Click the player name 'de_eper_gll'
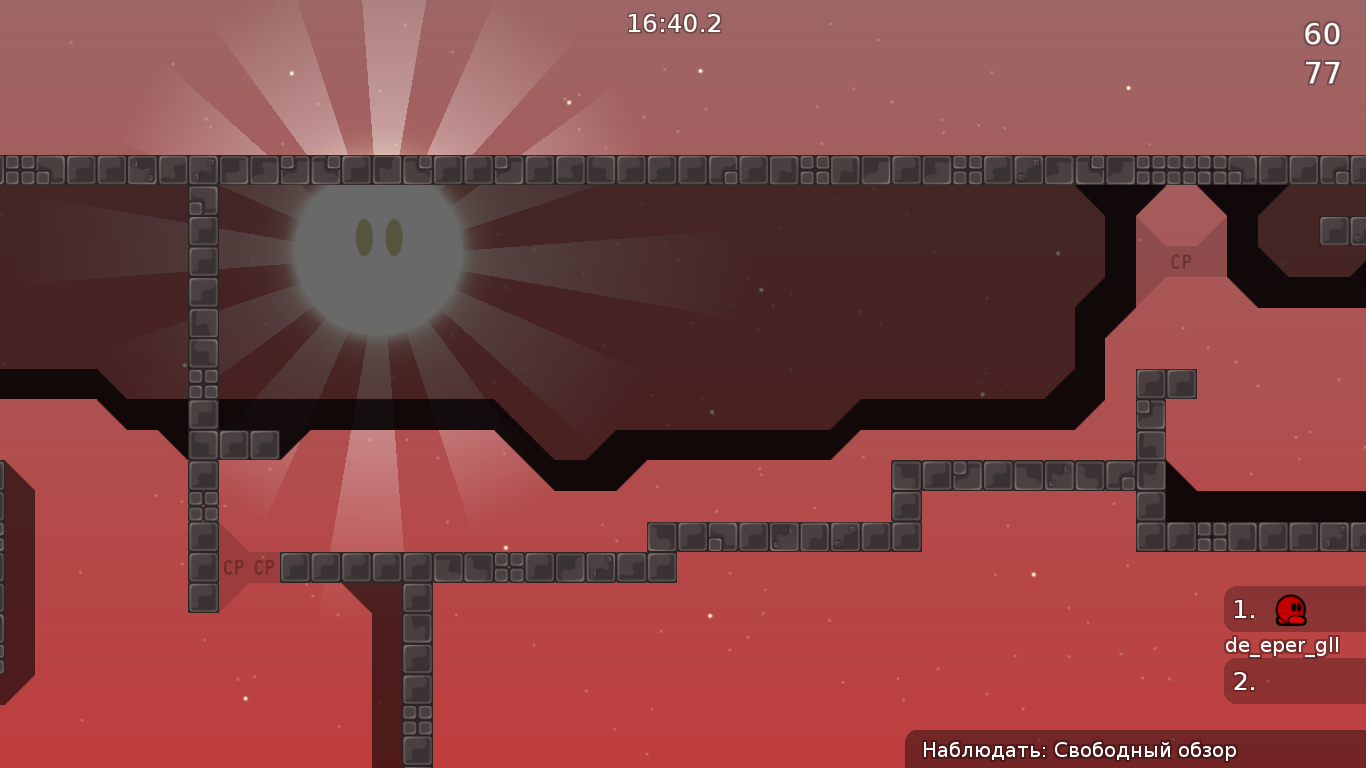This screenshot has height=768, width=1366. 1283,645
